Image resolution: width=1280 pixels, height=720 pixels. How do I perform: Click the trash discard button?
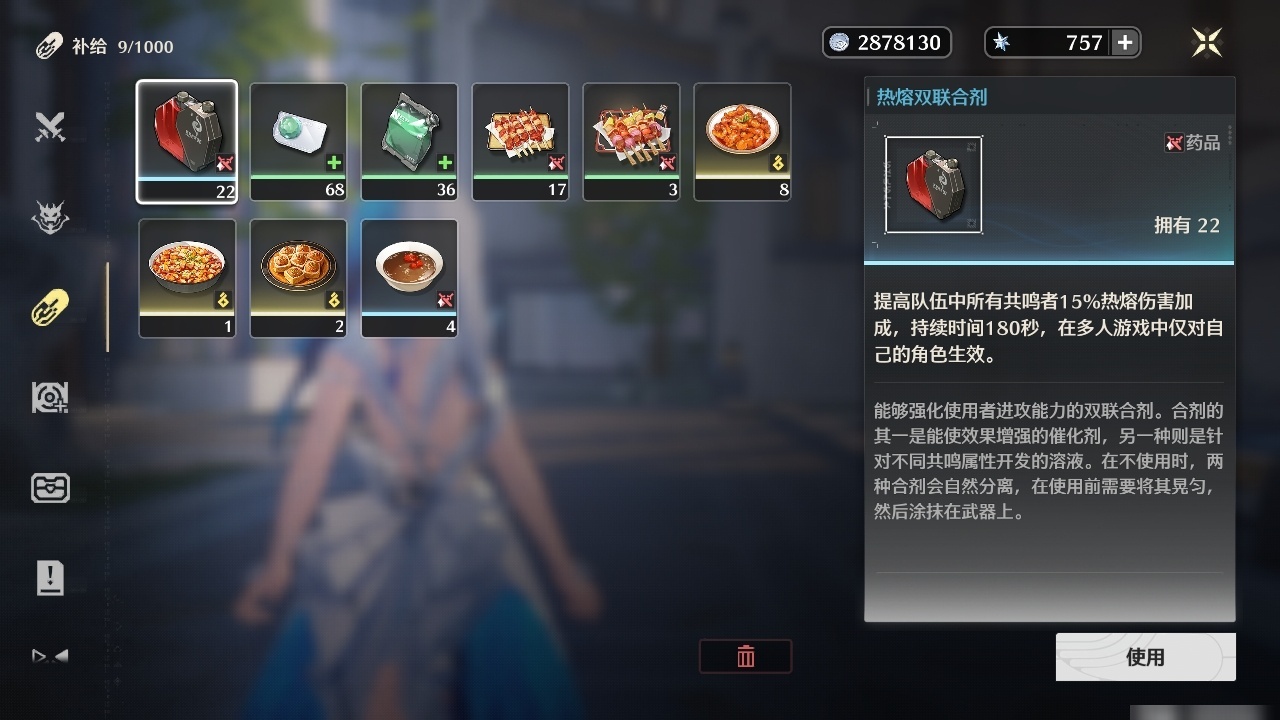tap(745, 657)
